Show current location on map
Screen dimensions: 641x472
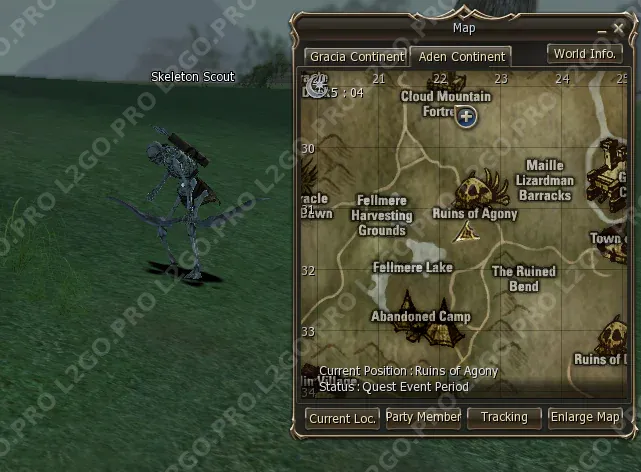click(x=342, y=418)
